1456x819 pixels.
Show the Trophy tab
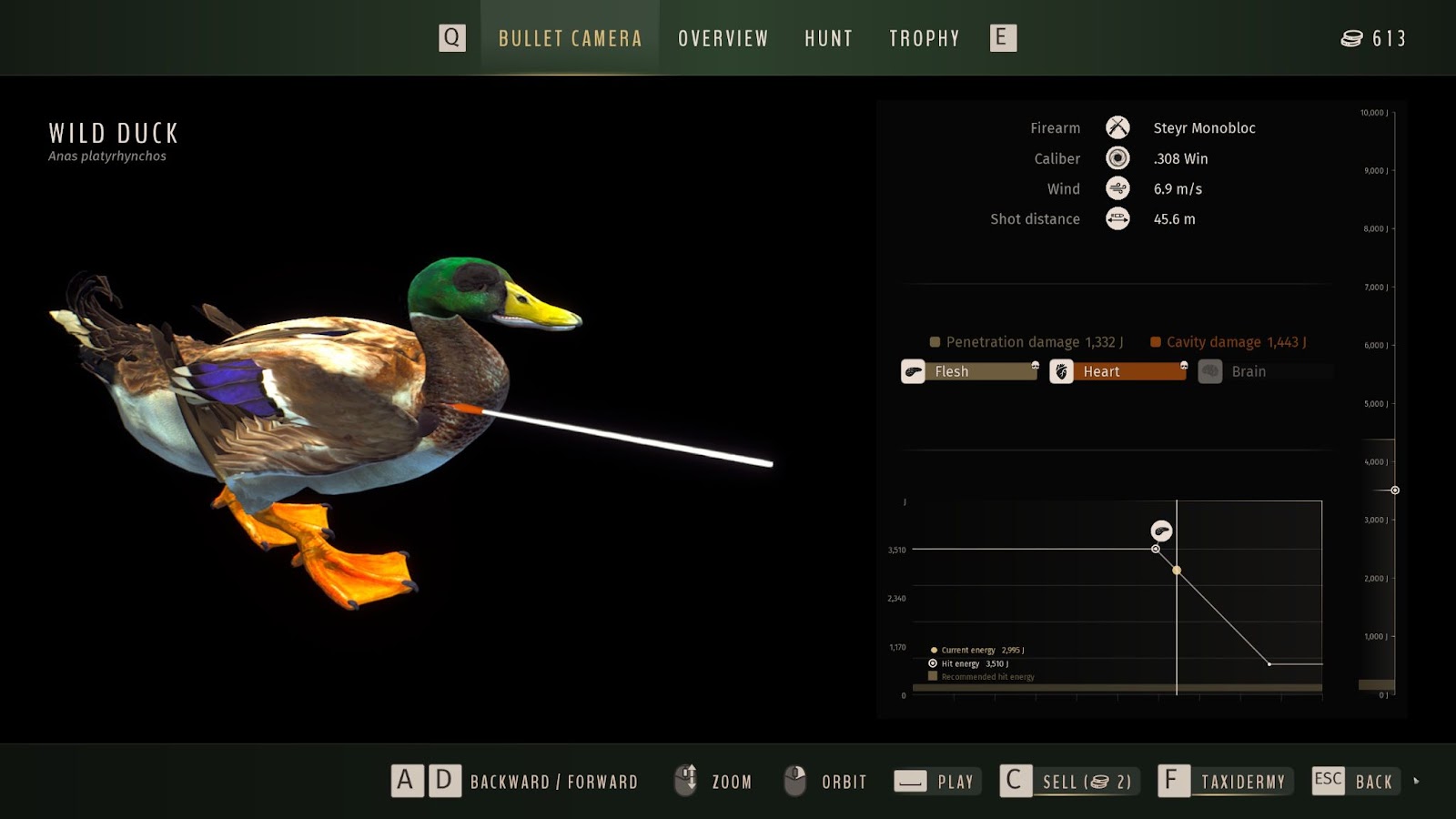pyautogui.click(x=924, y=38)
